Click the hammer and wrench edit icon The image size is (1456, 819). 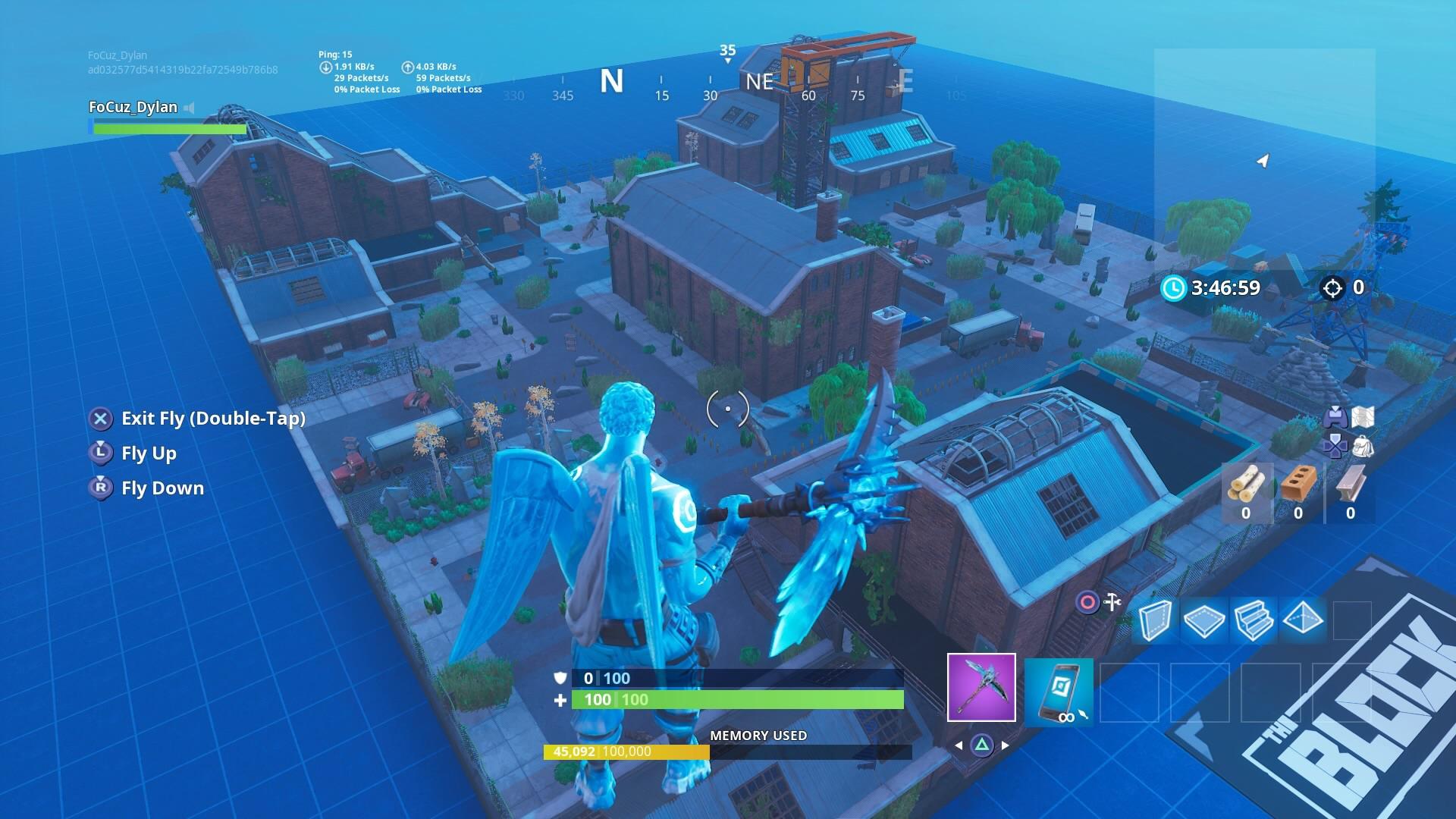[1113, 602]
